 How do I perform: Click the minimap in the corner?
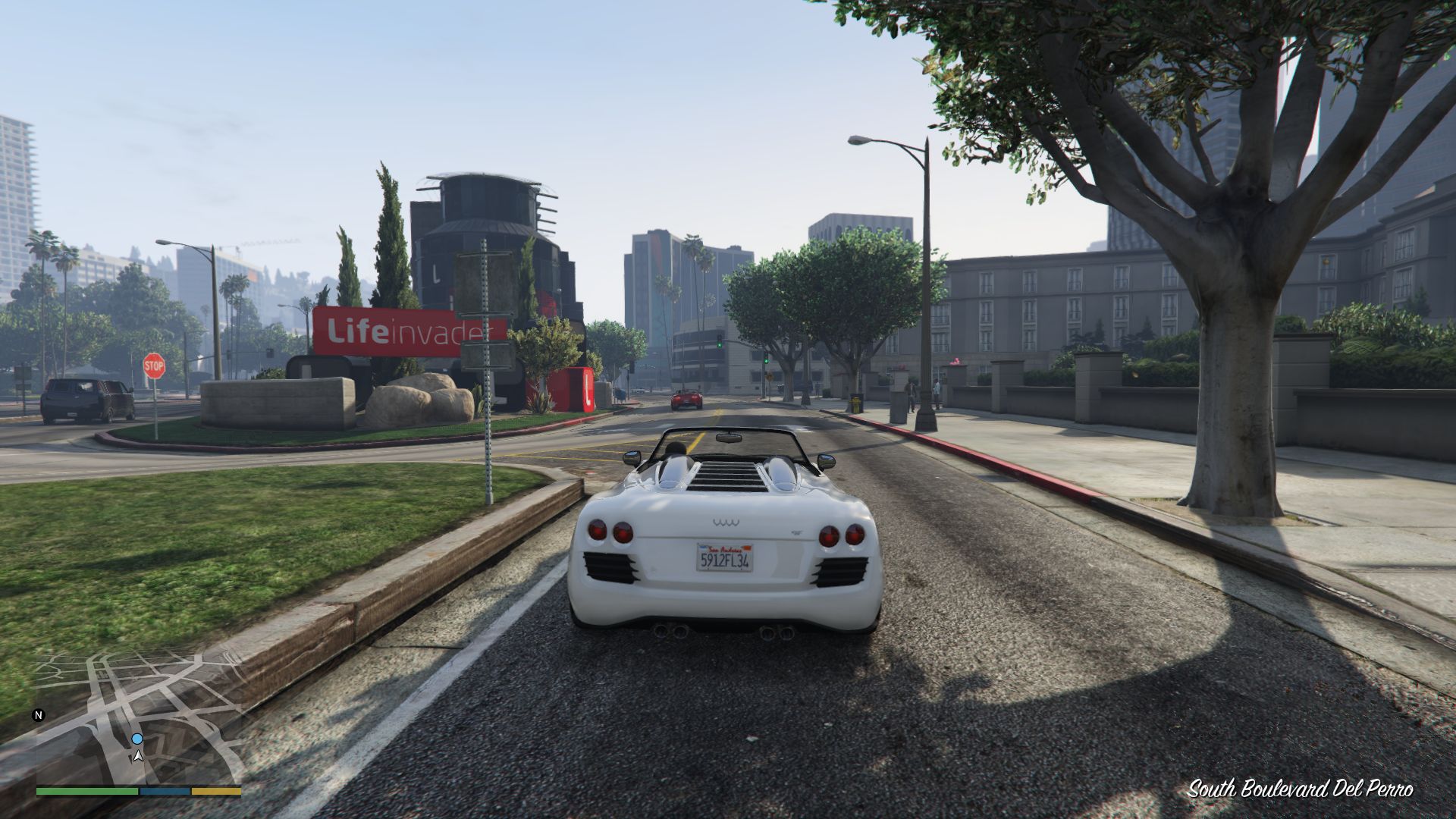(x=139, y=717)
